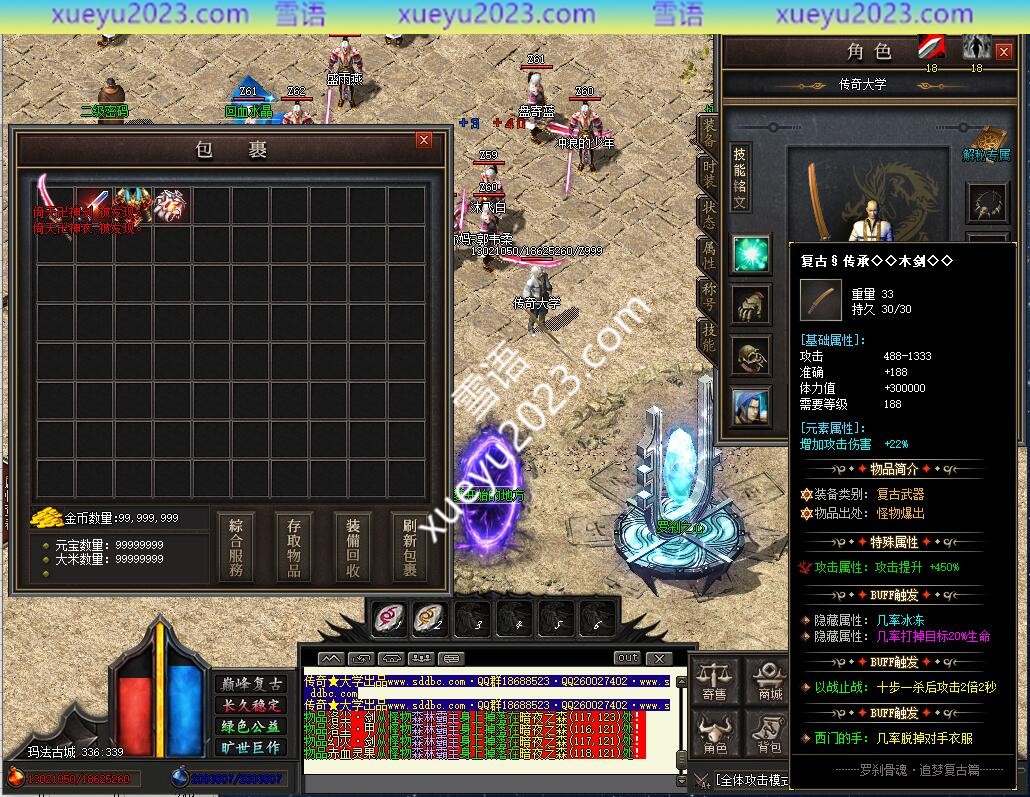
Task: Open 综合服务 from the bag panel
Action: (x=236, y=546)
